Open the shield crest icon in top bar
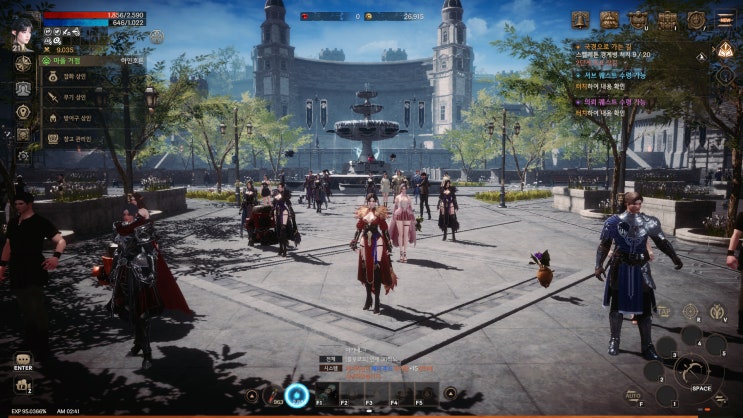The image size is (743, 418). (x=638, y=19)
